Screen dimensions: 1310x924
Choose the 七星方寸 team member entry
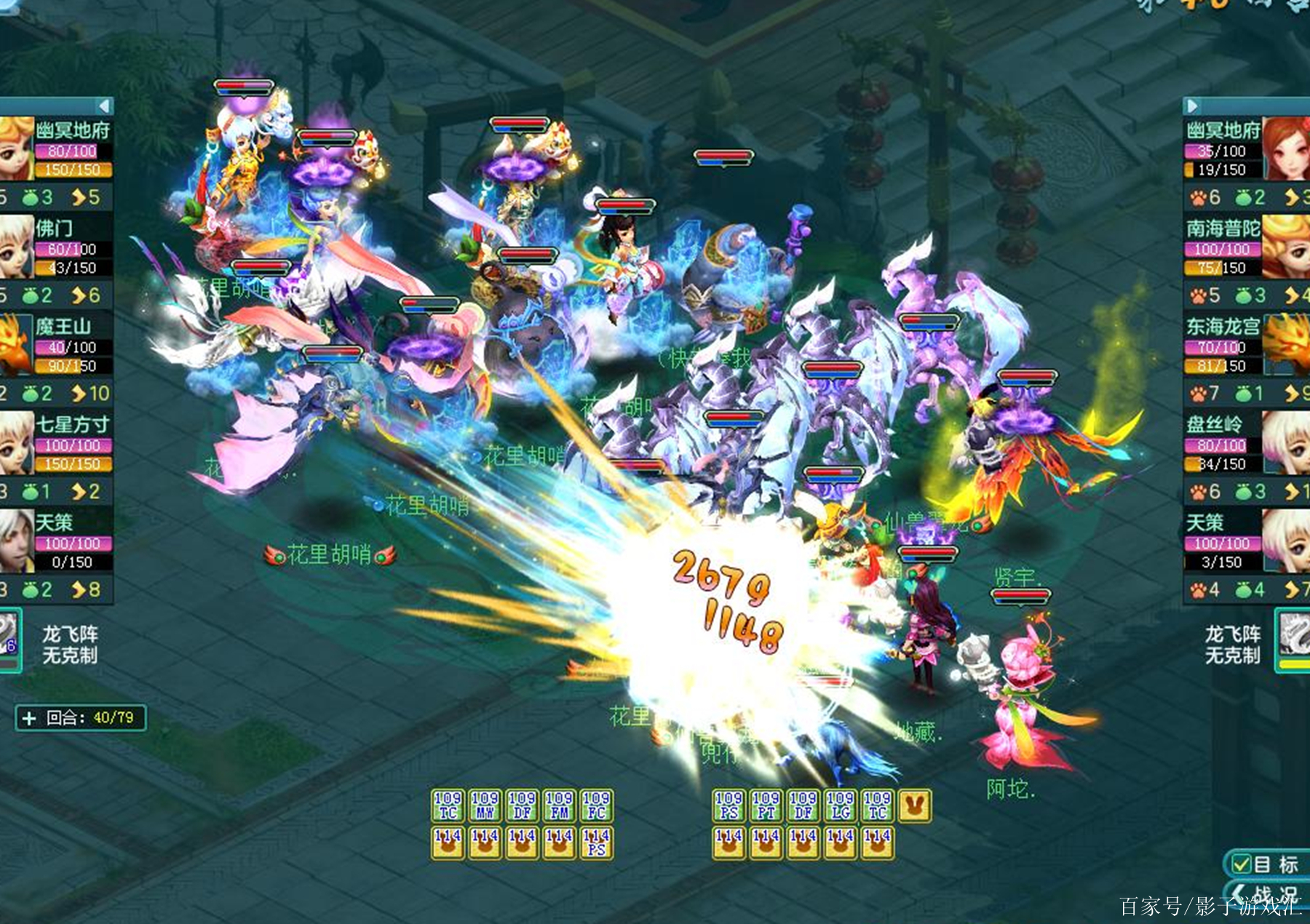pos(71,425)
